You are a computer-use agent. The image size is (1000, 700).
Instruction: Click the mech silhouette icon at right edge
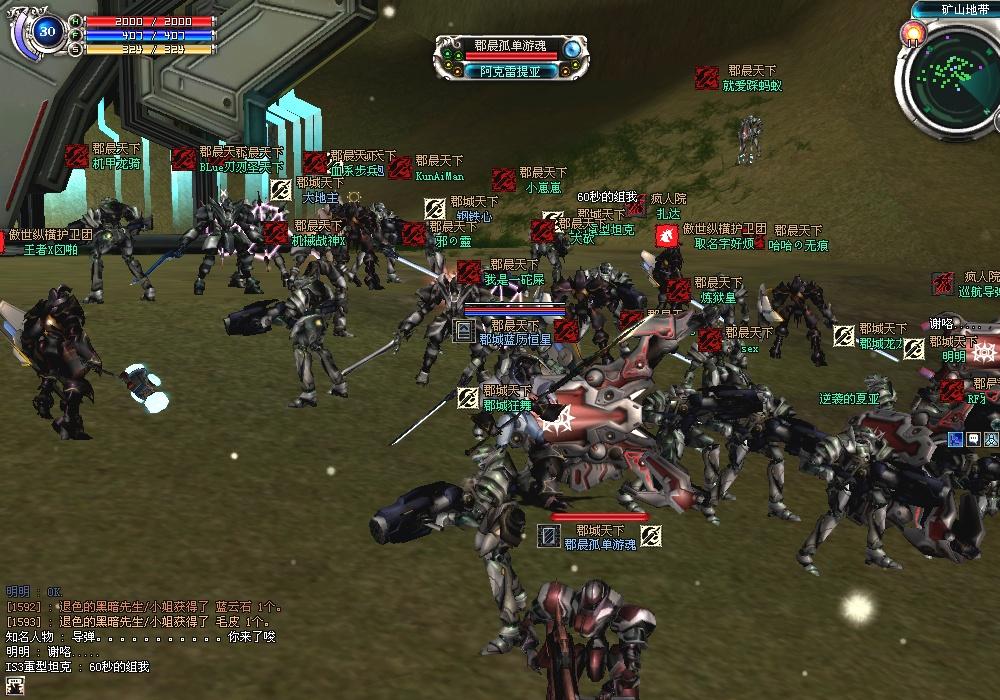[990, 439]
